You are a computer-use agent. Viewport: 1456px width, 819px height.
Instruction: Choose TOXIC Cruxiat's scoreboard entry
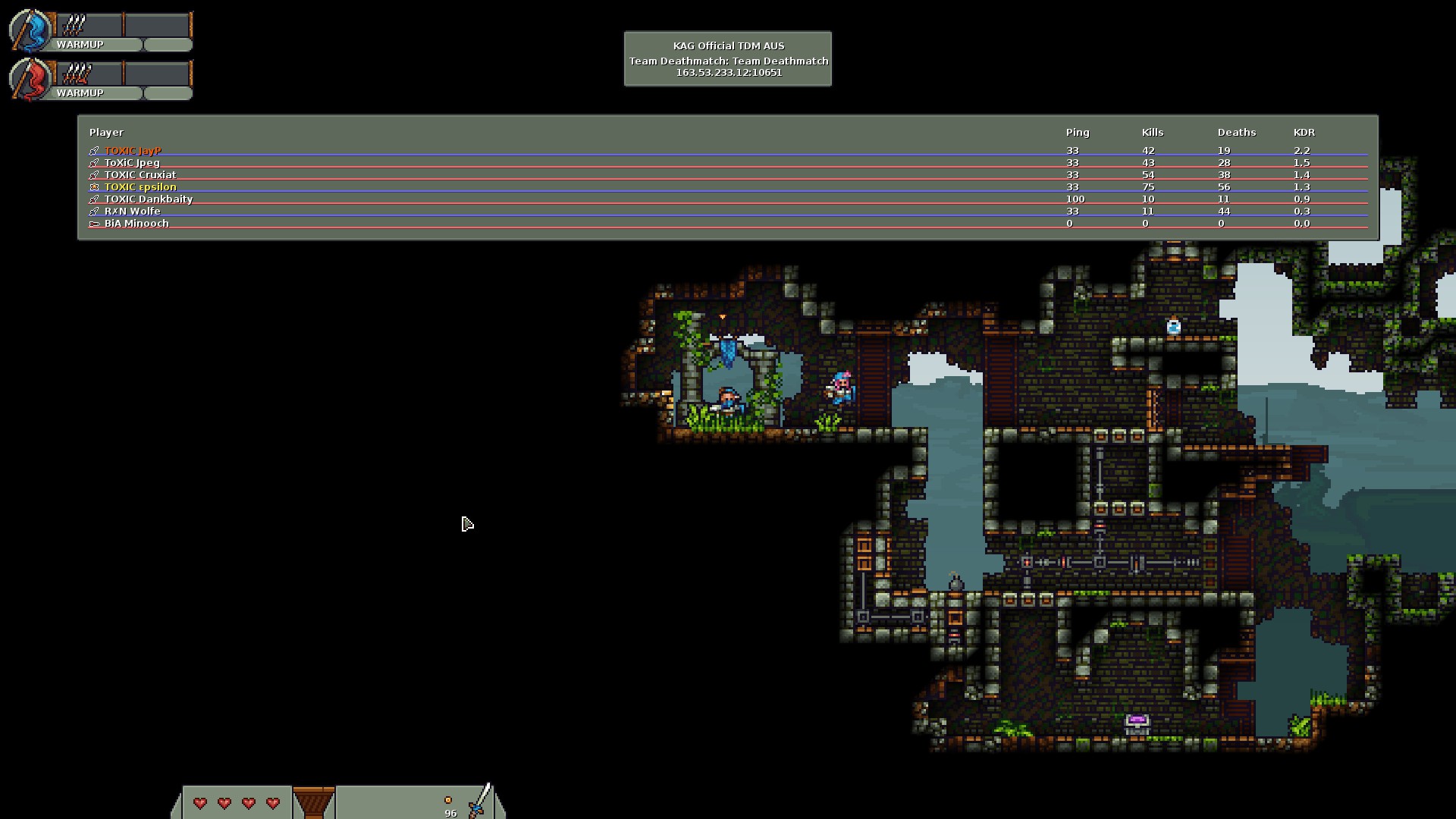140,175
